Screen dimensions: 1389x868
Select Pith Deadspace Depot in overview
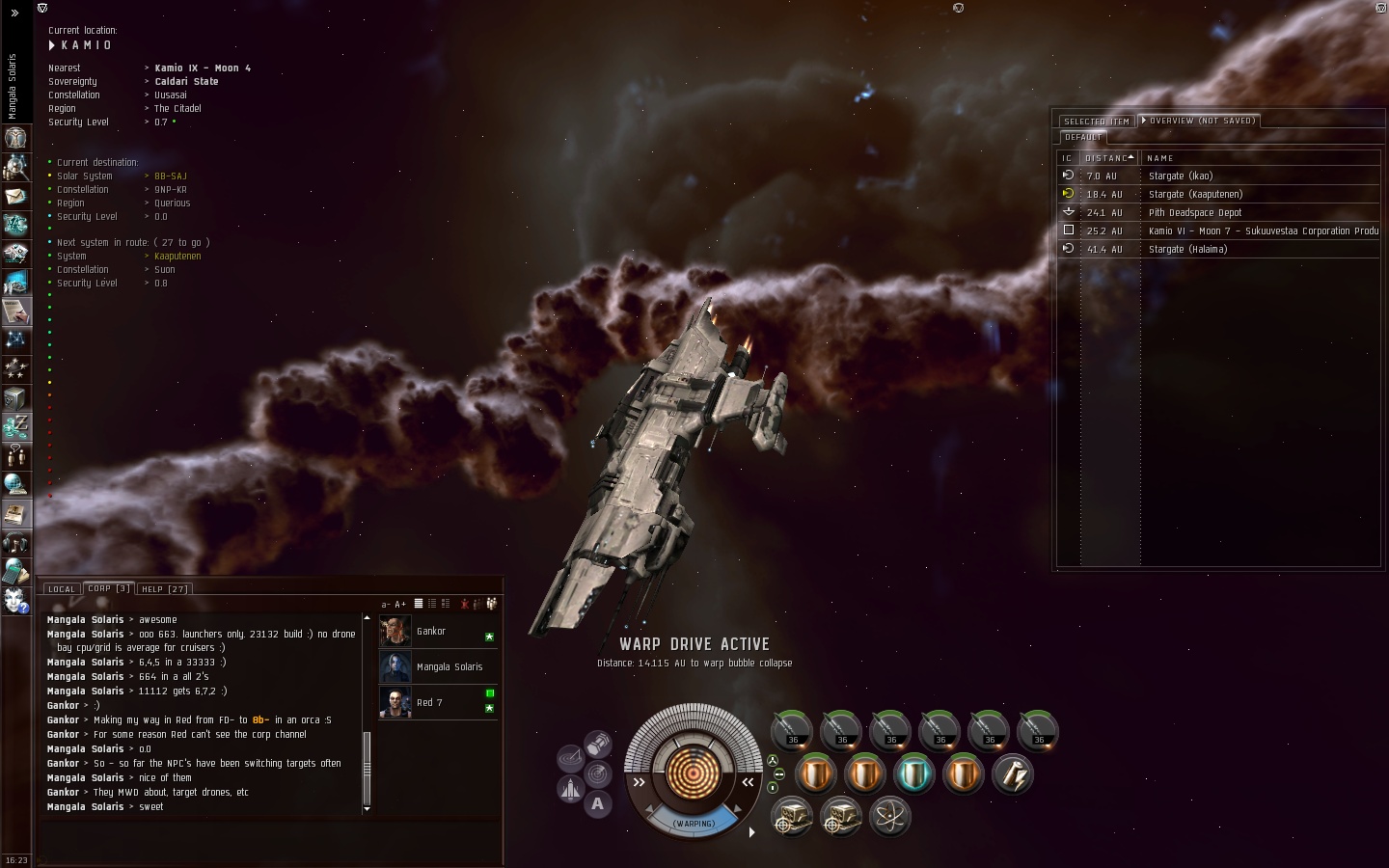click(x=1195, y=213)
